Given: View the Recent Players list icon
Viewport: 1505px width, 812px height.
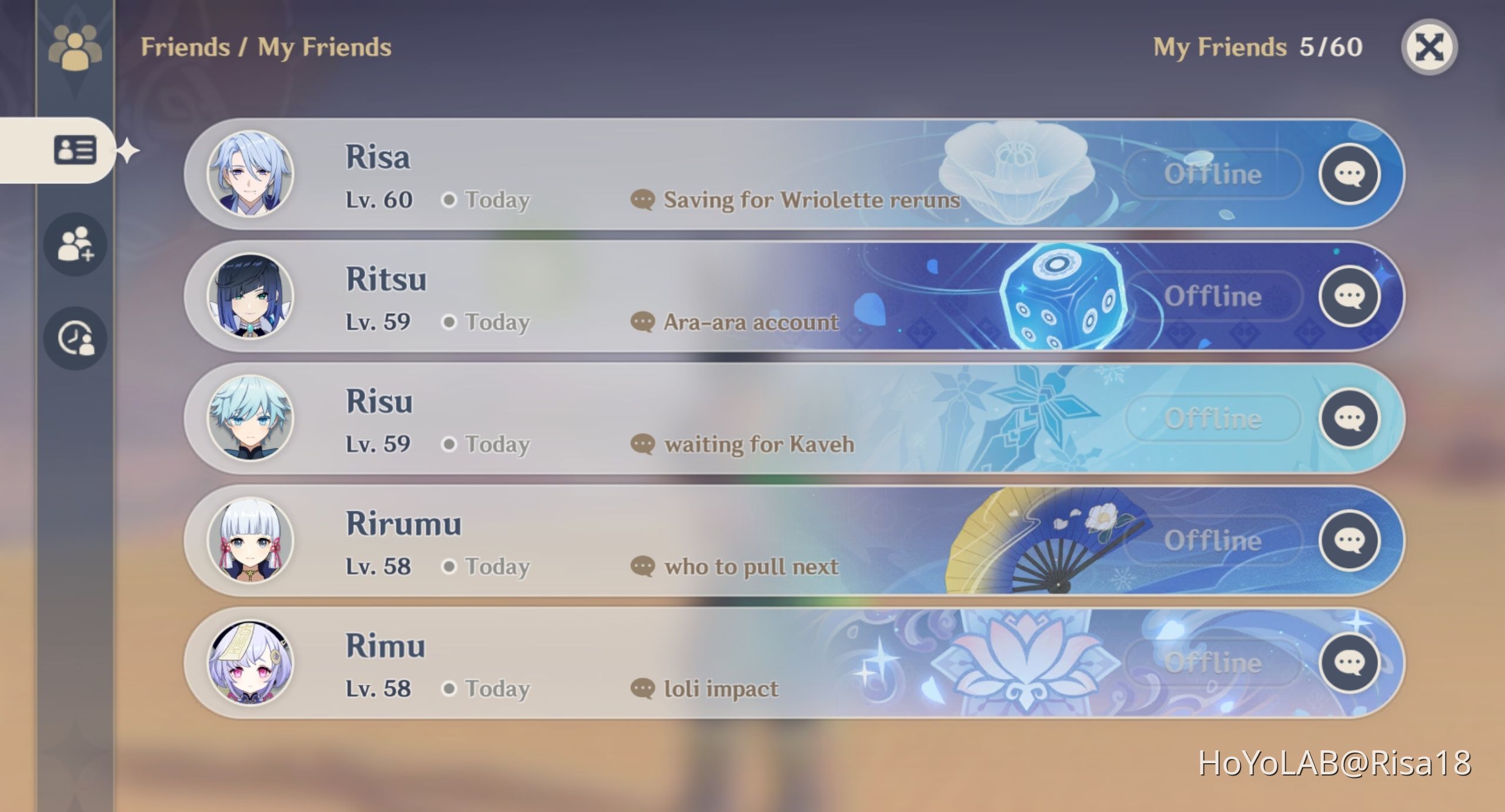Looking at the screenshot, I should (x=75, y=338).
